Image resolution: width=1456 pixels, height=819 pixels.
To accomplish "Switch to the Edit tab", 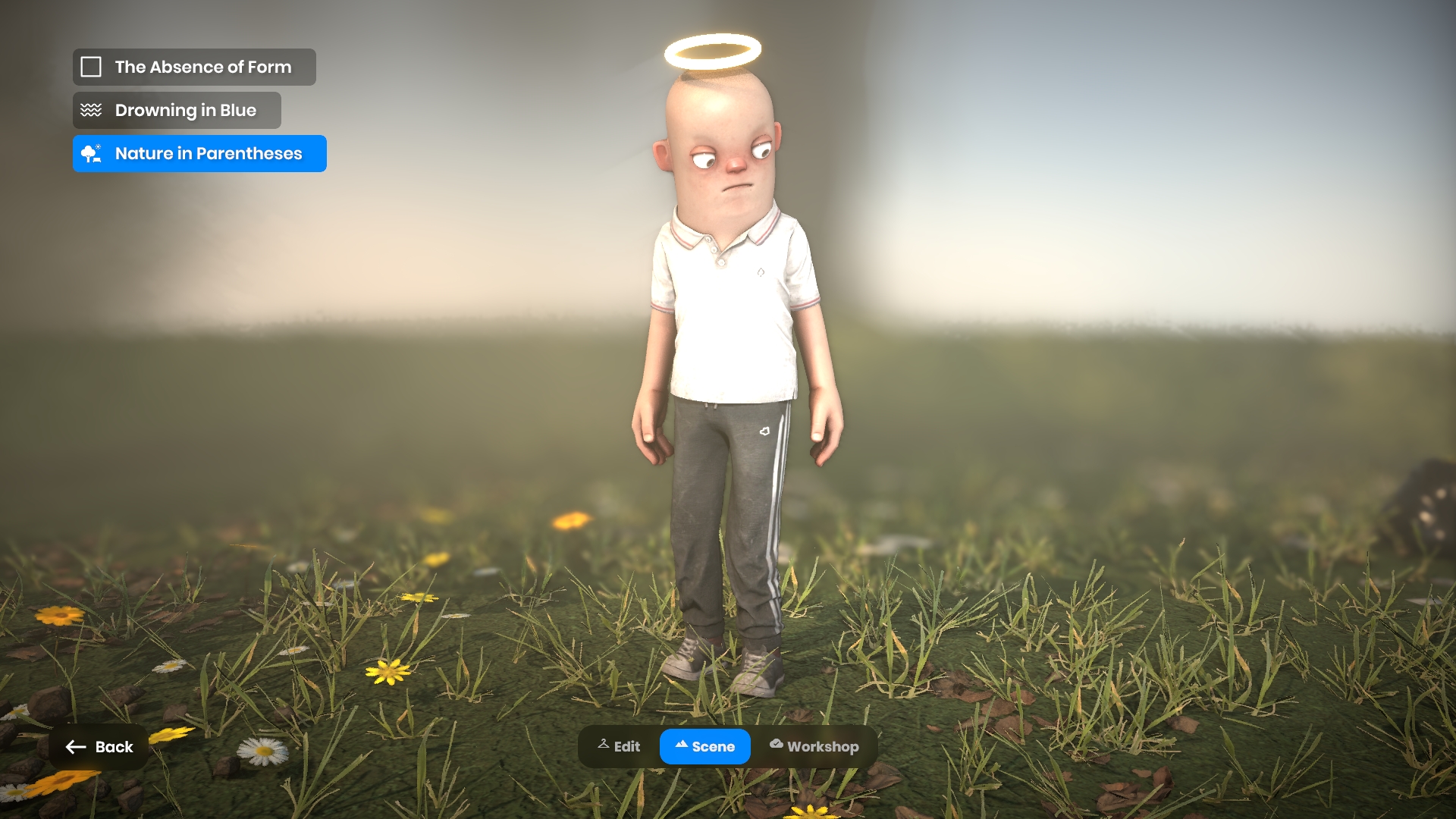I will [x=619, y=747].
